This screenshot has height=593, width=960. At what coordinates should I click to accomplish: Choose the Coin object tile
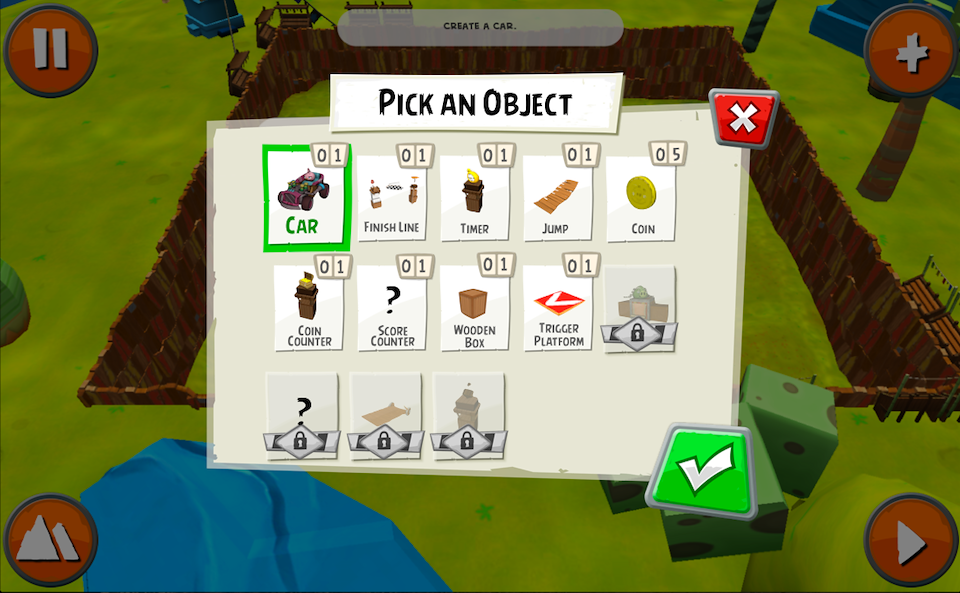[x=641, y=200]
